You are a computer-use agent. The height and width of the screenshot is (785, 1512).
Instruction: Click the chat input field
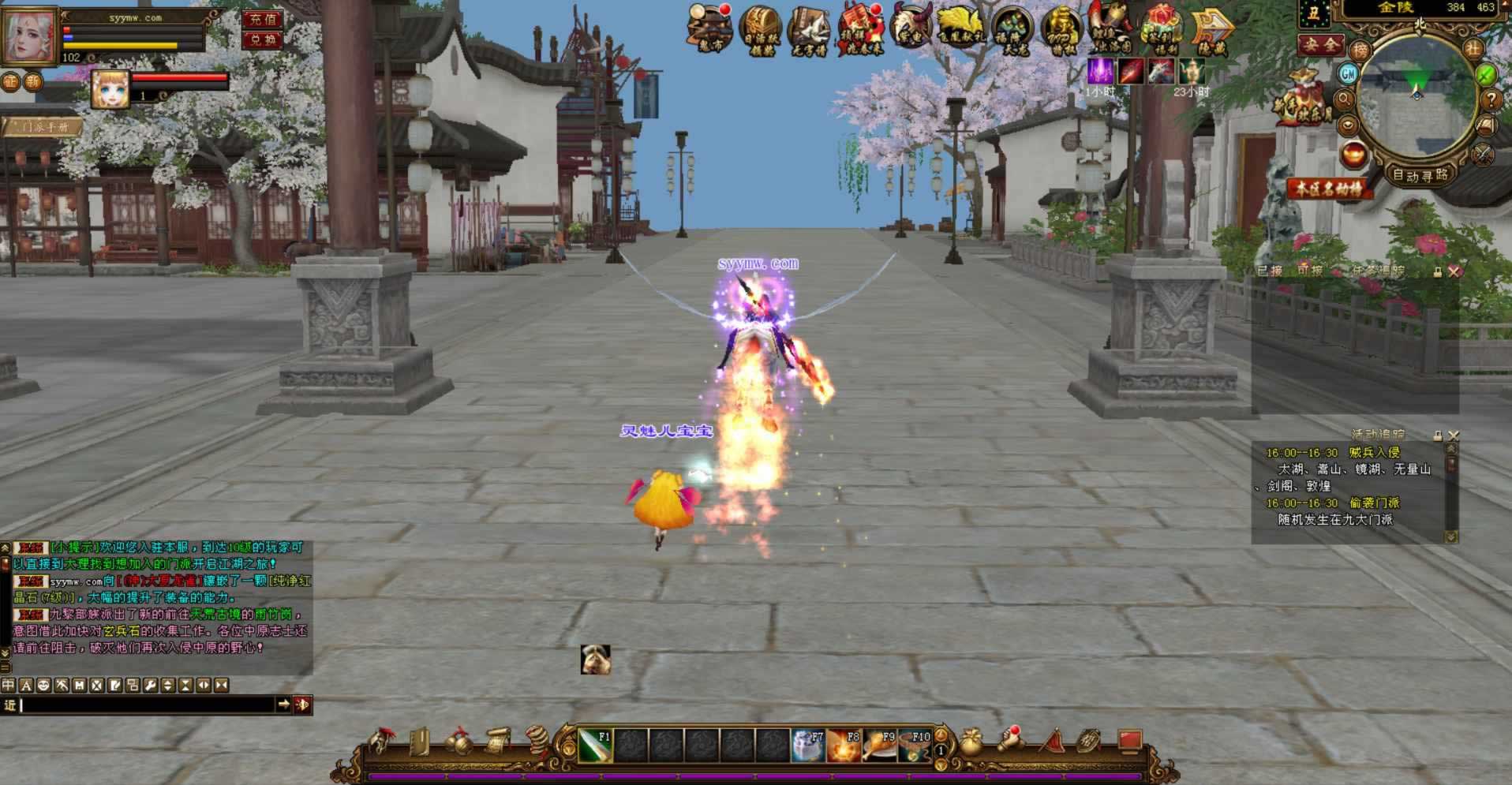click(x=146, y=705)
